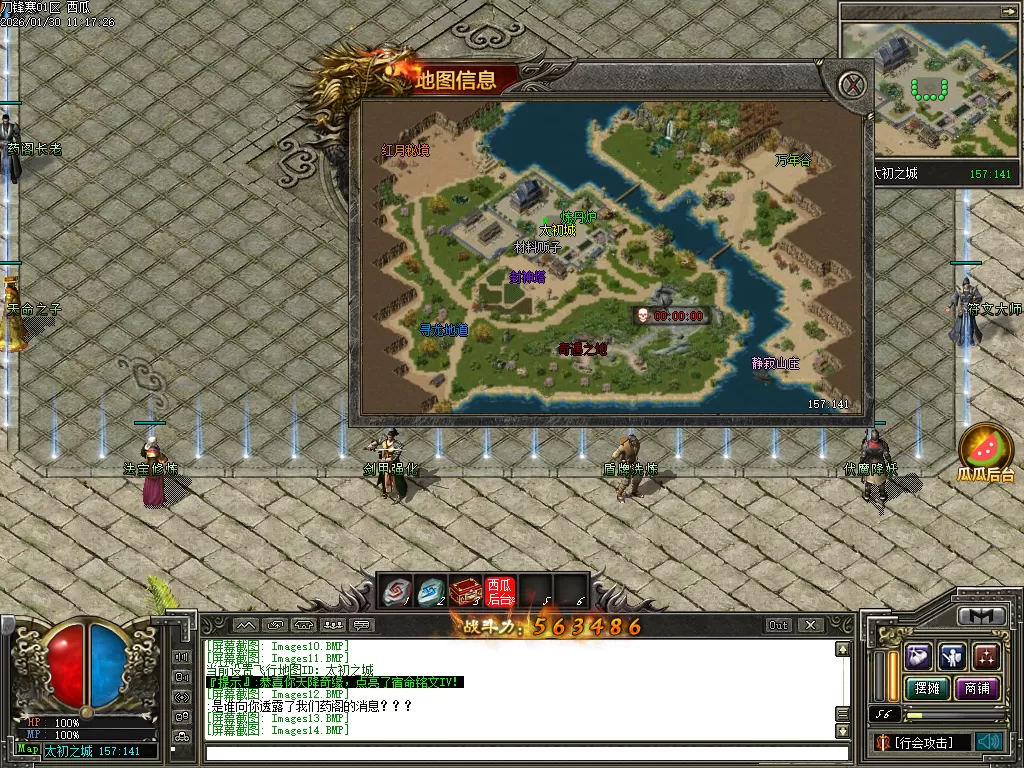Viewport: 1024px width, 768px height.
Task: Open the 商铺 shop button
Action: tap(977, 688)
